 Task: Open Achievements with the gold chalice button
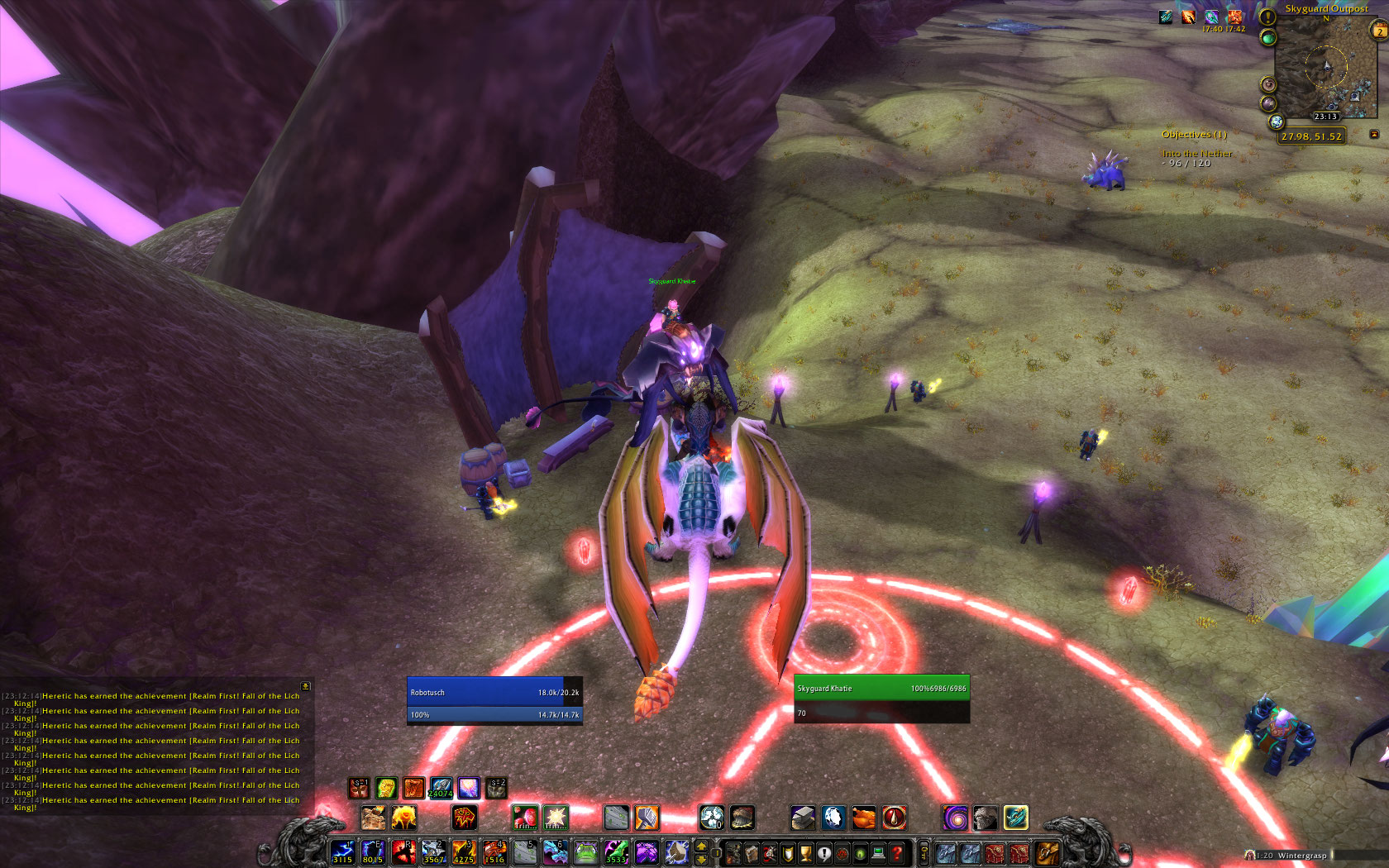click(x=806, y=853)
